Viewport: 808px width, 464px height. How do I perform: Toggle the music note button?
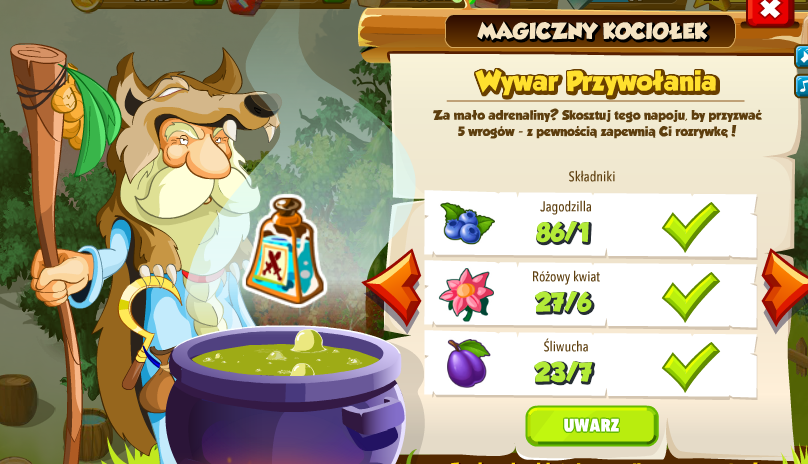[802, 86]
